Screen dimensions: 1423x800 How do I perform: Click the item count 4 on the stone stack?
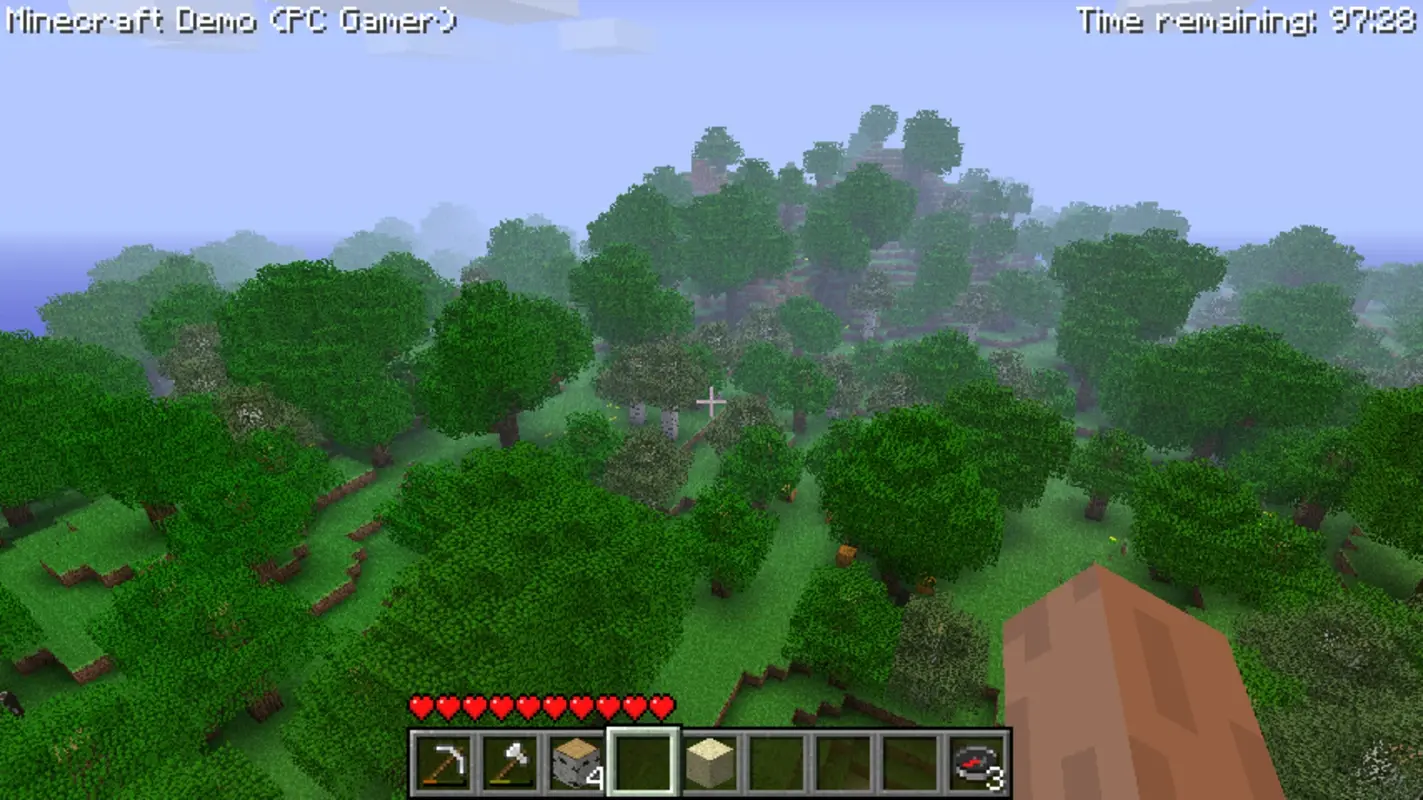click(x=595, y=775)
